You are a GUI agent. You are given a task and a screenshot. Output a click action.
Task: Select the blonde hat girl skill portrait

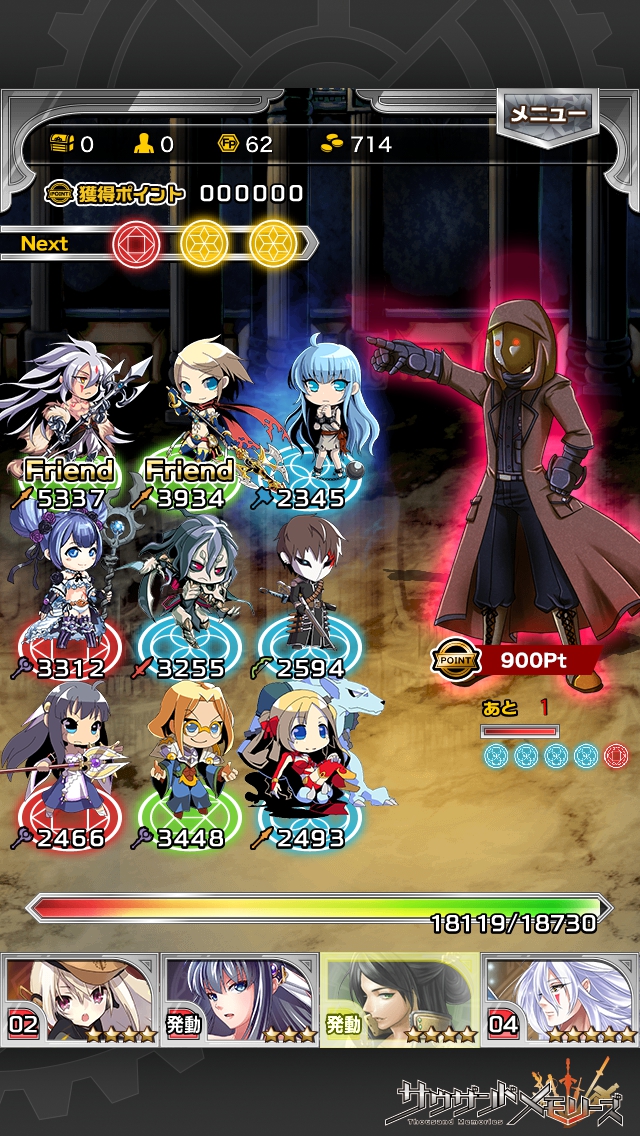(80, 998)
